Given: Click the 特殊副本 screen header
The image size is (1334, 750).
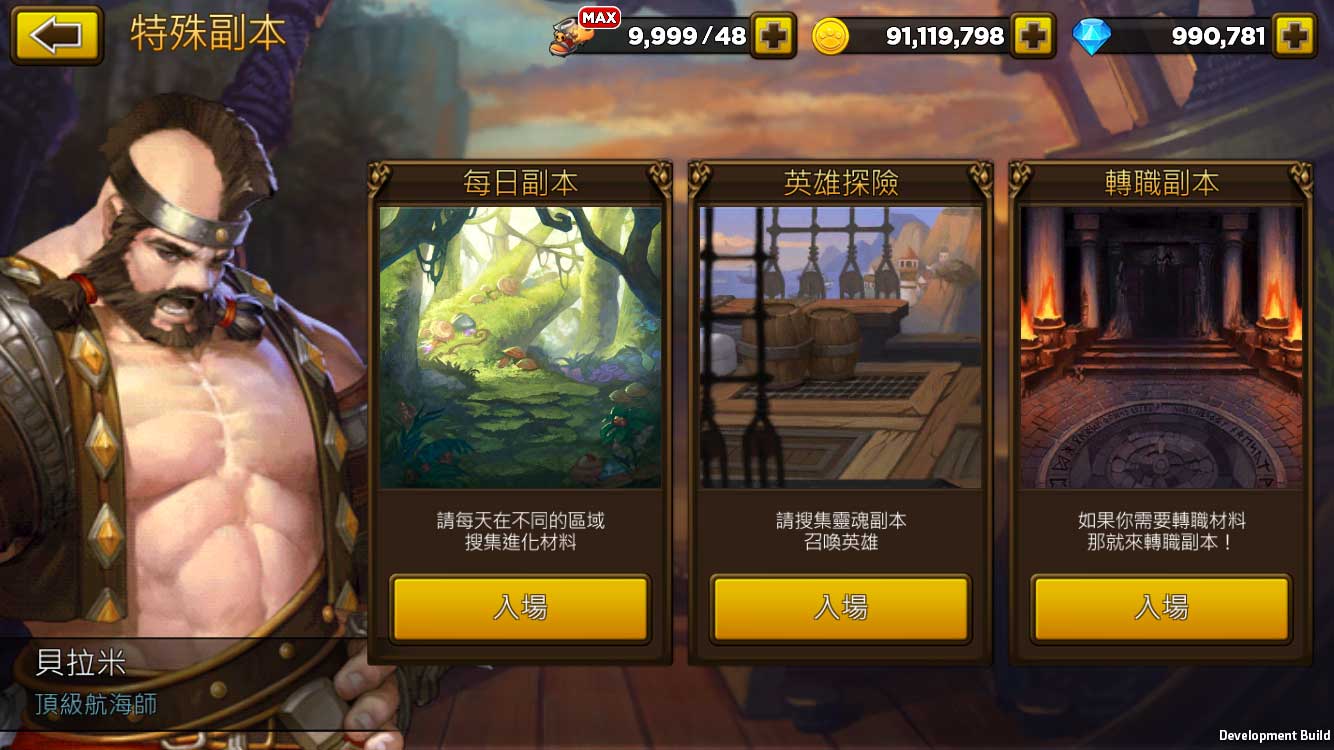Looking at the screenshot, I should click(x=205, y=33).
